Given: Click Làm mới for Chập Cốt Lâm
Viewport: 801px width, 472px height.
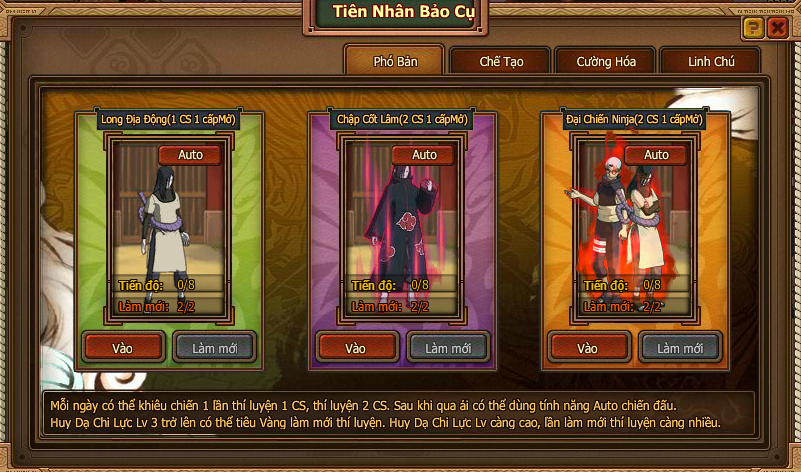Looking at the screenshot, I should coord(448,348).
